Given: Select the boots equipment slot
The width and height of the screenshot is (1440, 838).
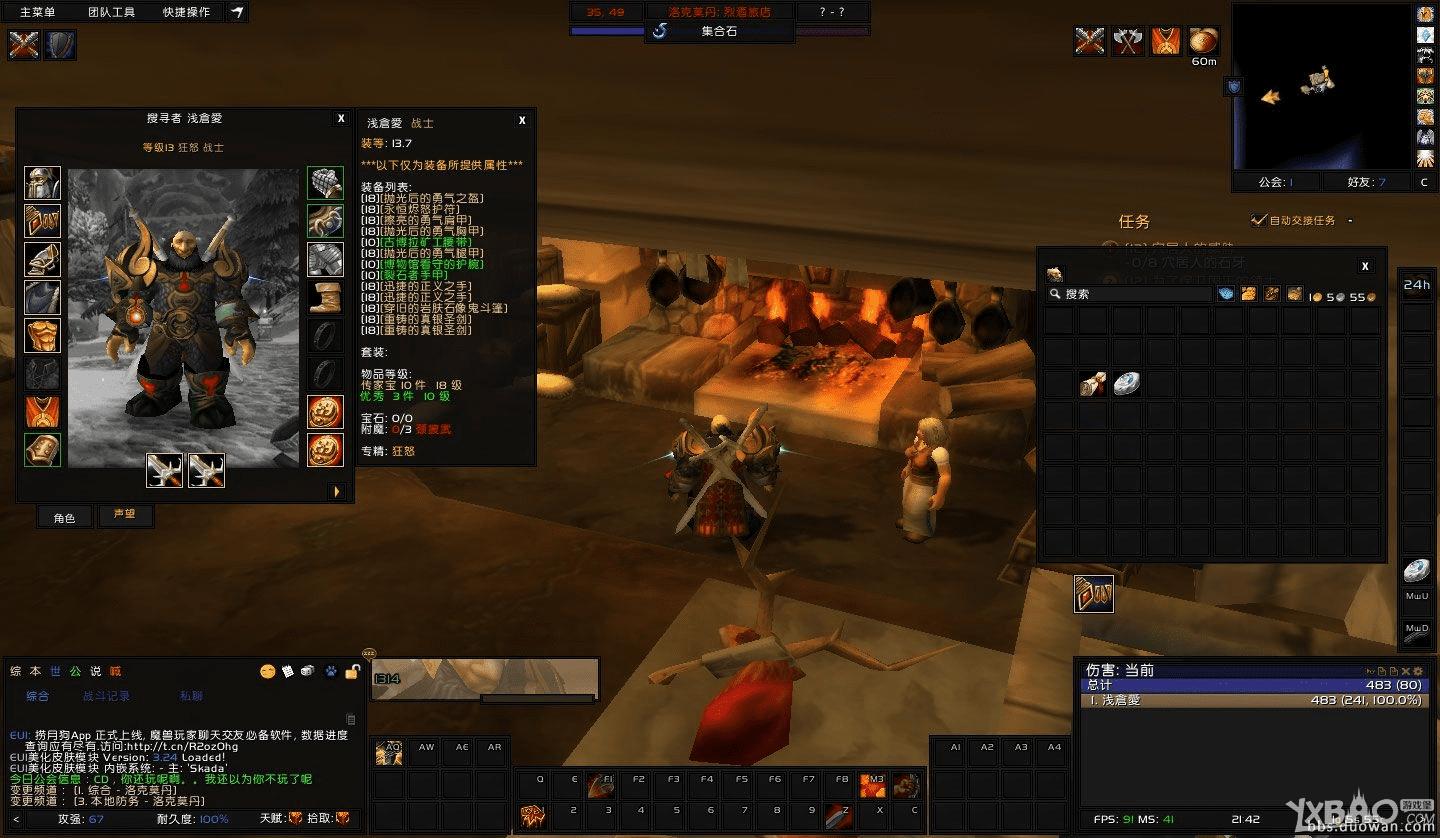Looking at the screenshot, I should click(325, 297).
